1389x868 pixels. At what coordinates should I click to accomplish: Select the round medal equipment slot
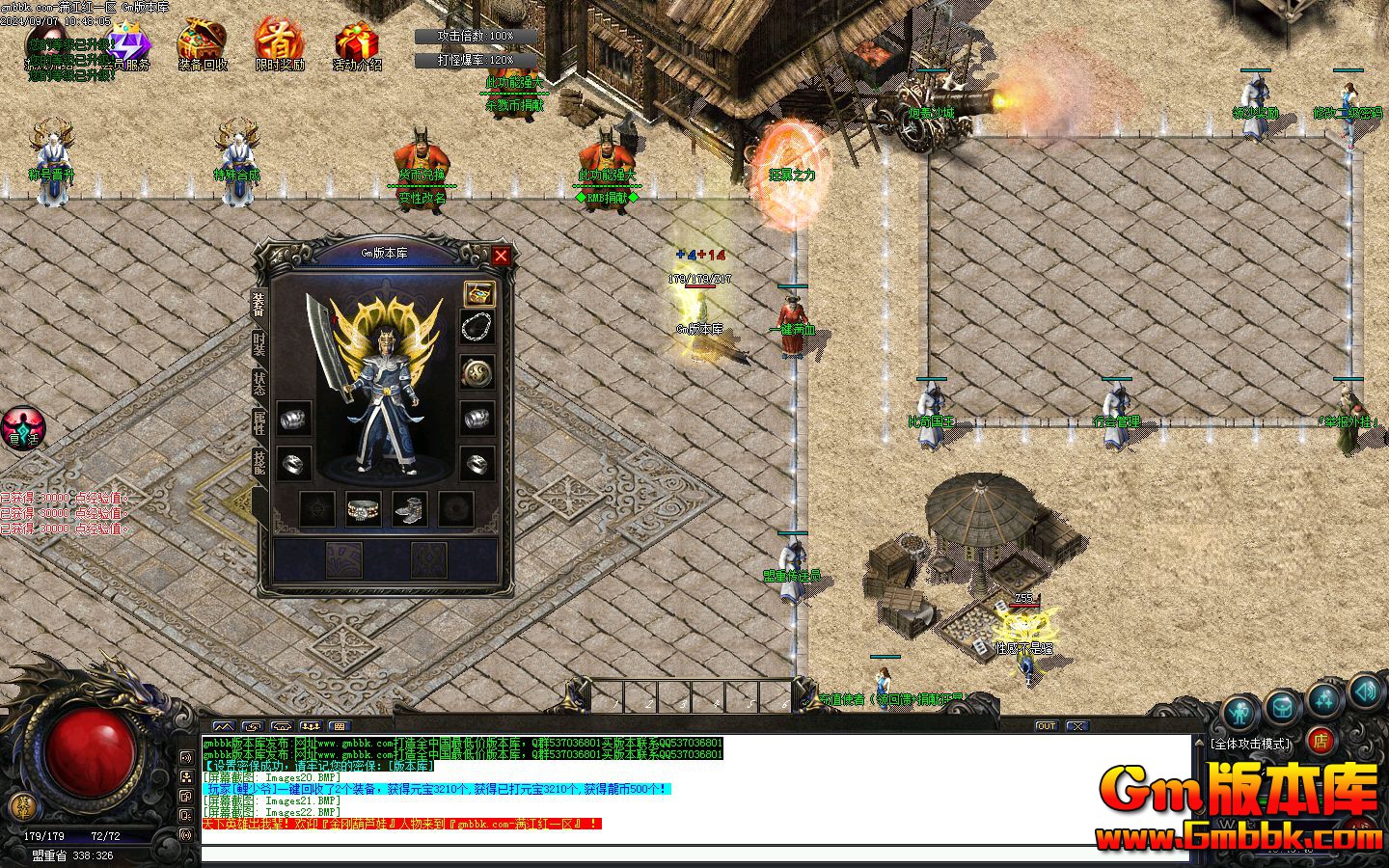[x=477, y=371]
